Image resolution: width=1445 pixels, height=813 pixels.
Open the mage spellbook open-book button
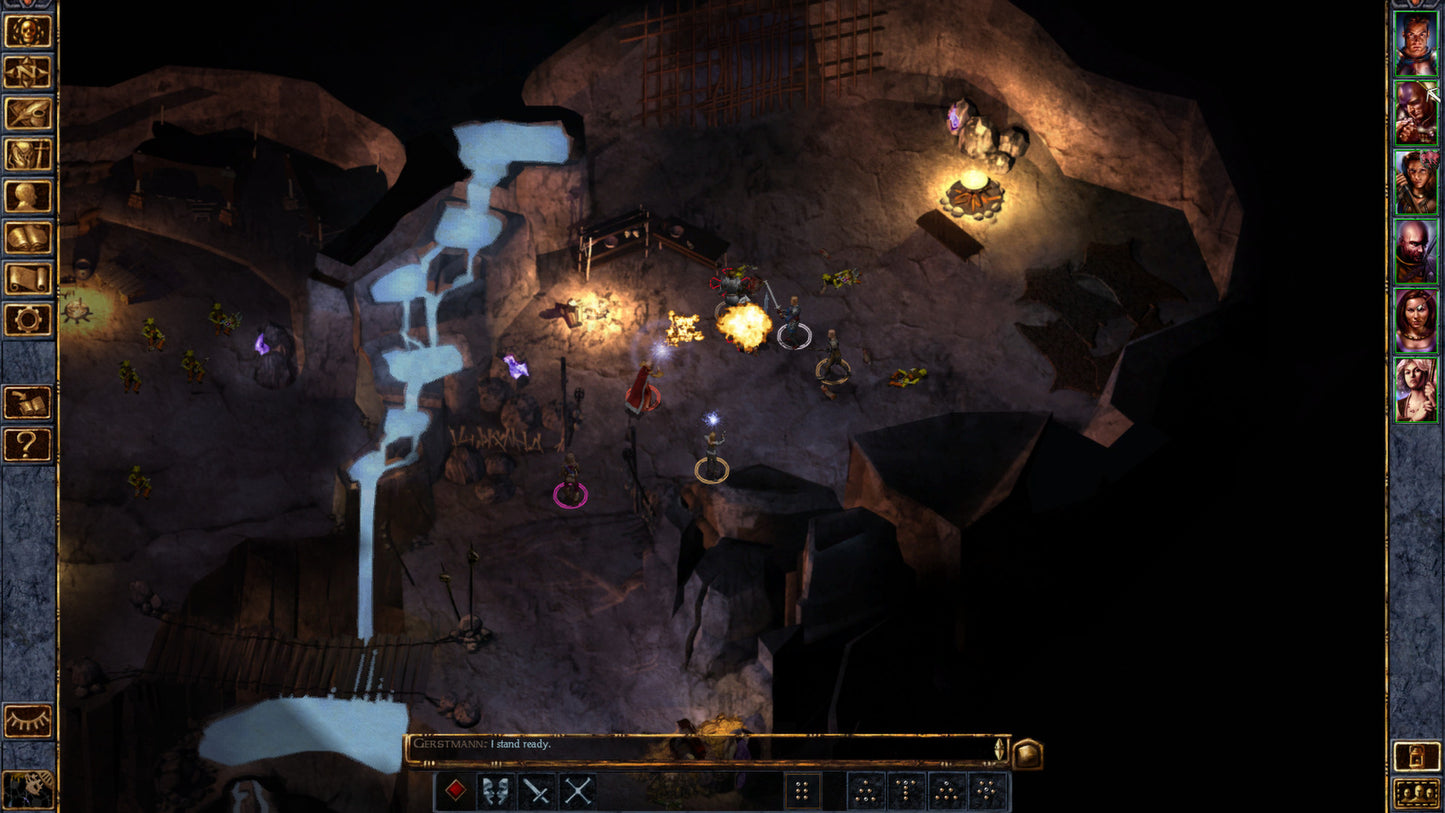pyautogui.click(x=28, y=238)
